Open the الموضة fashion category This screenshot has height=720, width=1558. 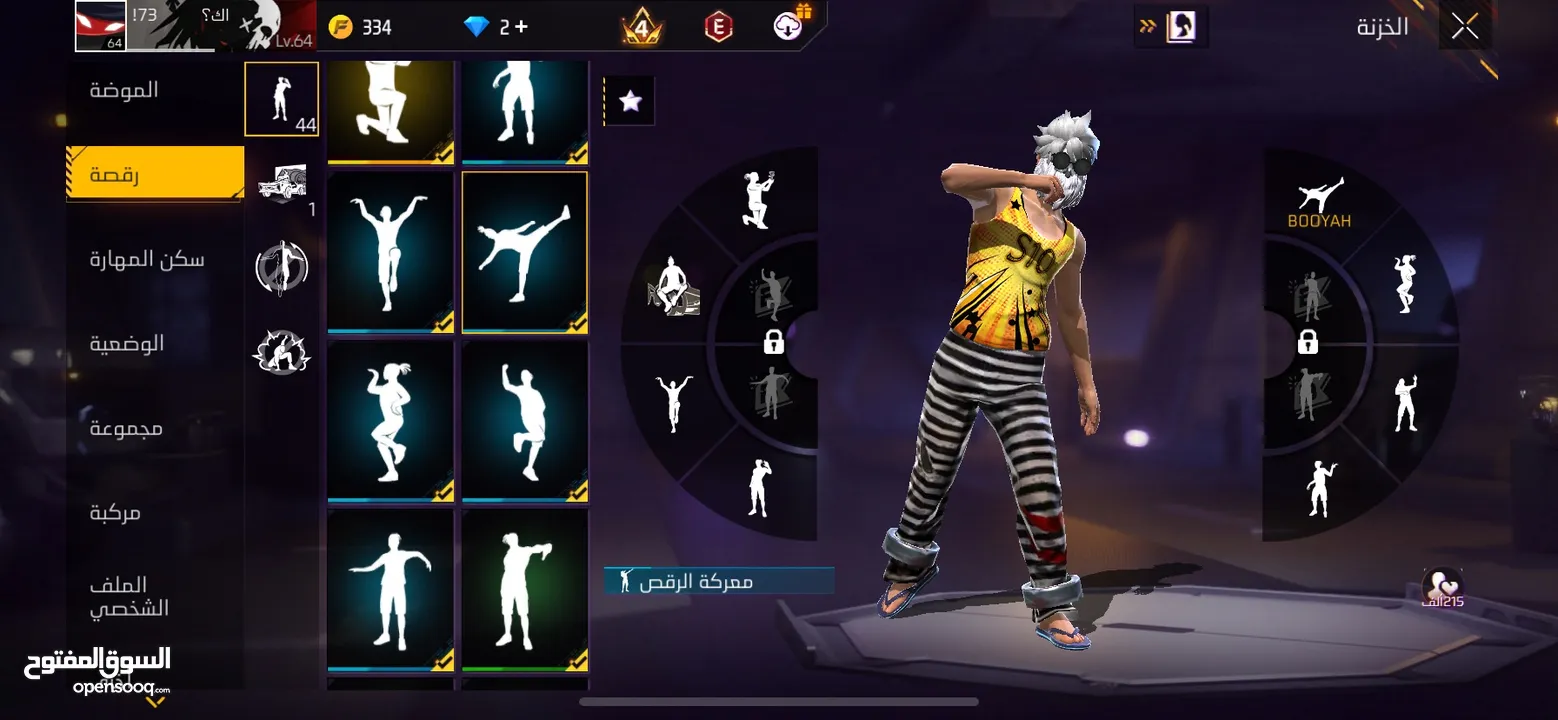(125, 90)
